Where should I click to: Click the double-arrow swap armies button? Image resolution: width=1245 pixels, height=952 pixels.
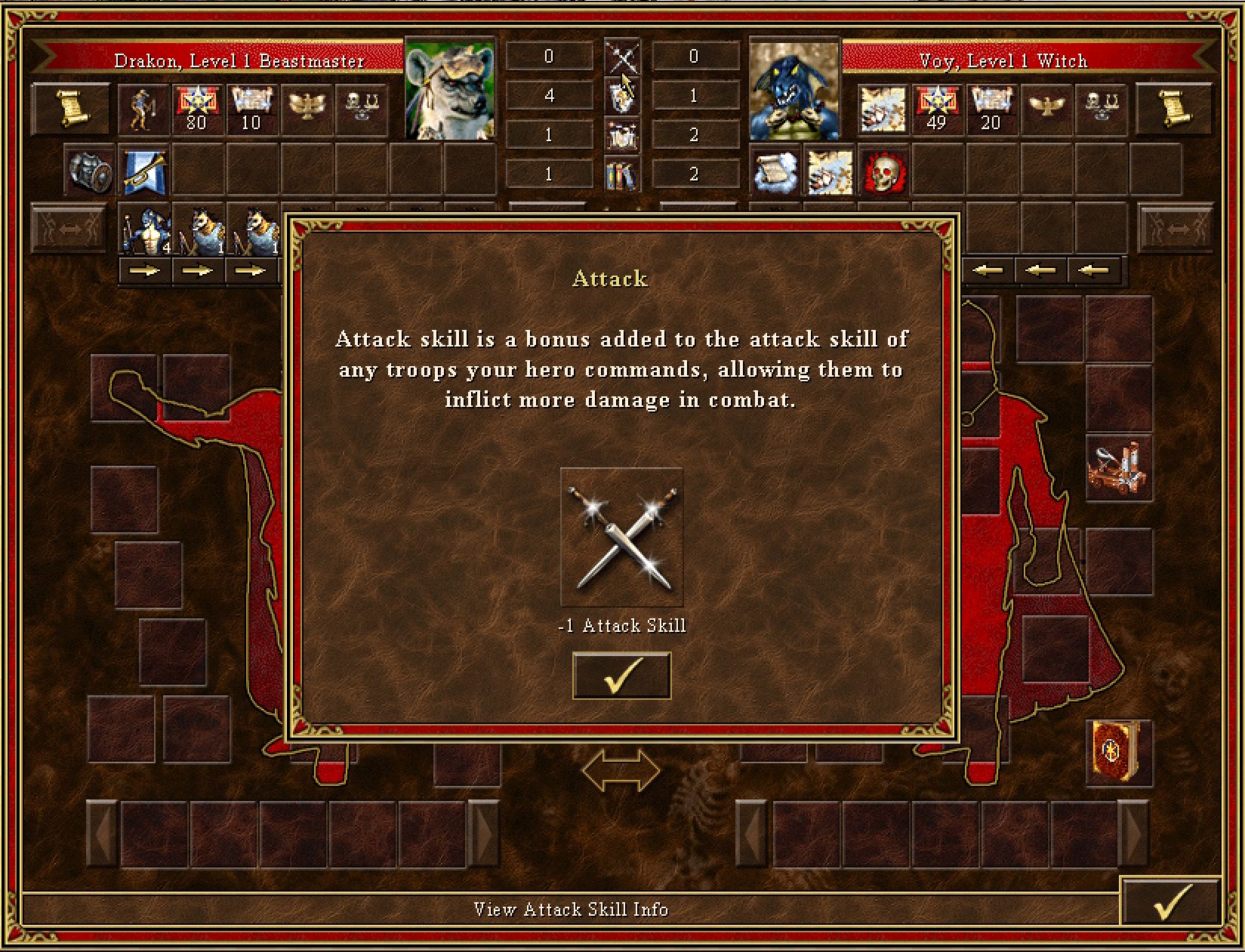tap(621, 769)
